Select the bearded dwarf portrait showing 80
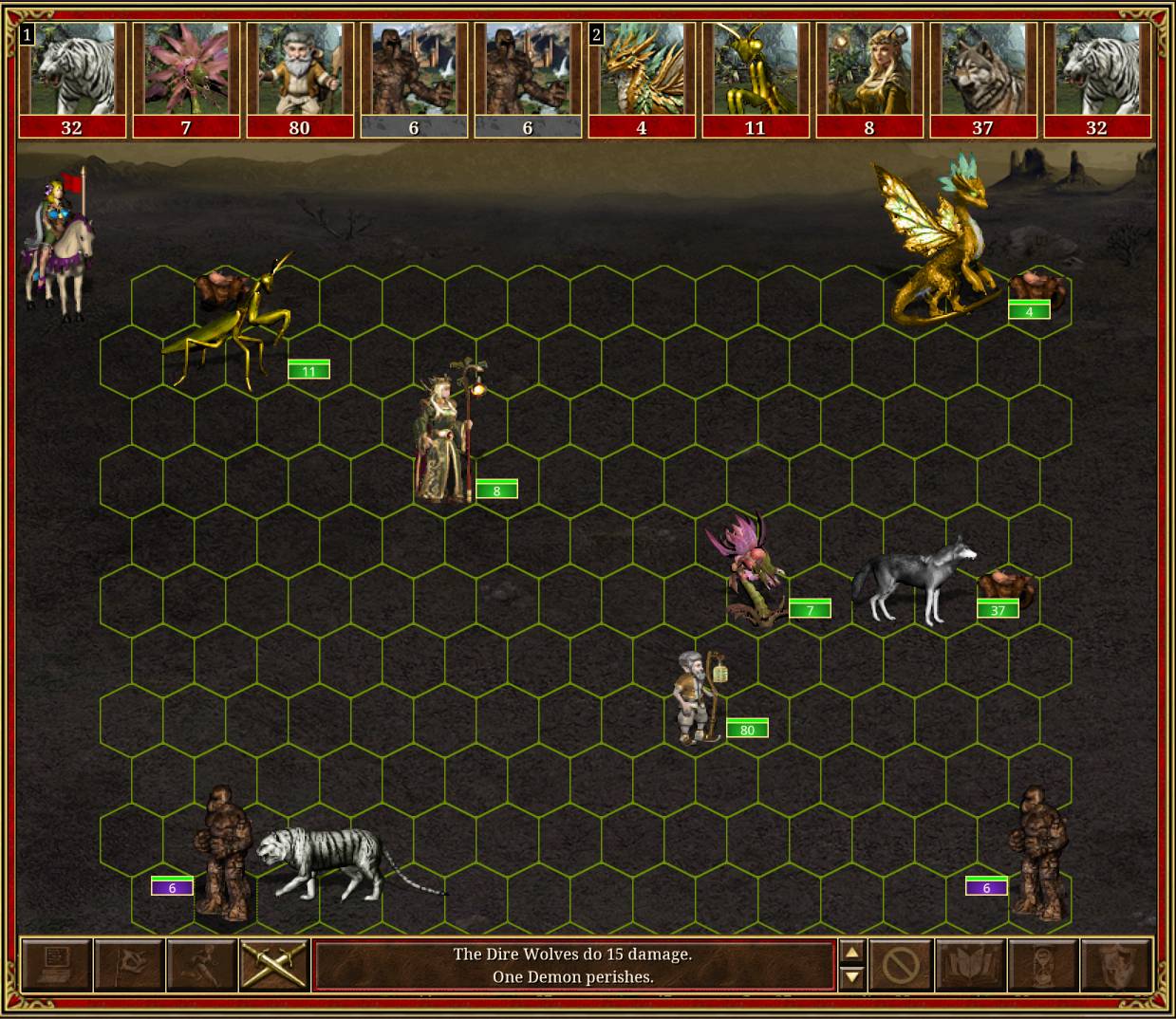 coord(300,71)
